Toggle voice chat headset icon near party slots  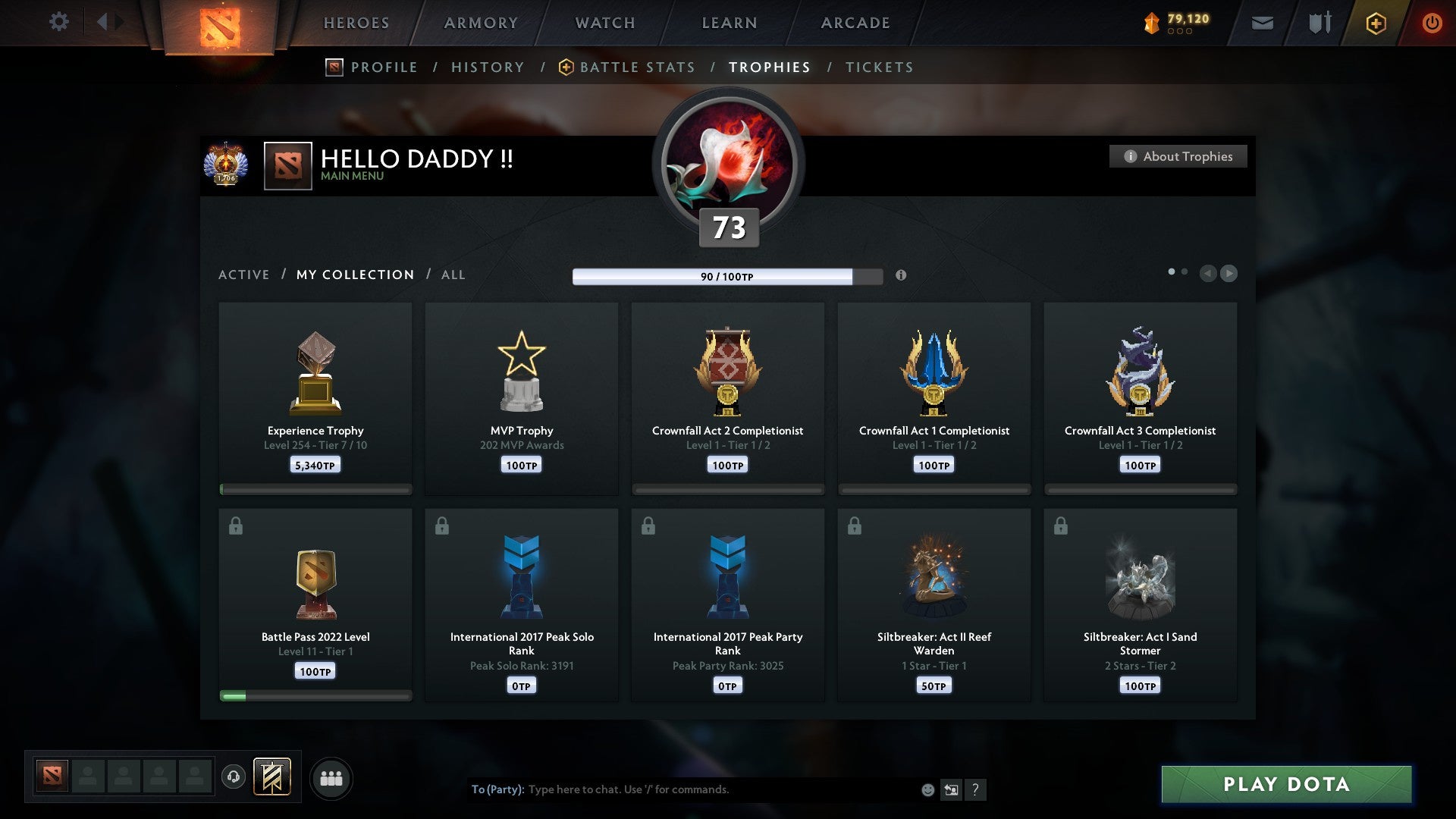[234, 777]
